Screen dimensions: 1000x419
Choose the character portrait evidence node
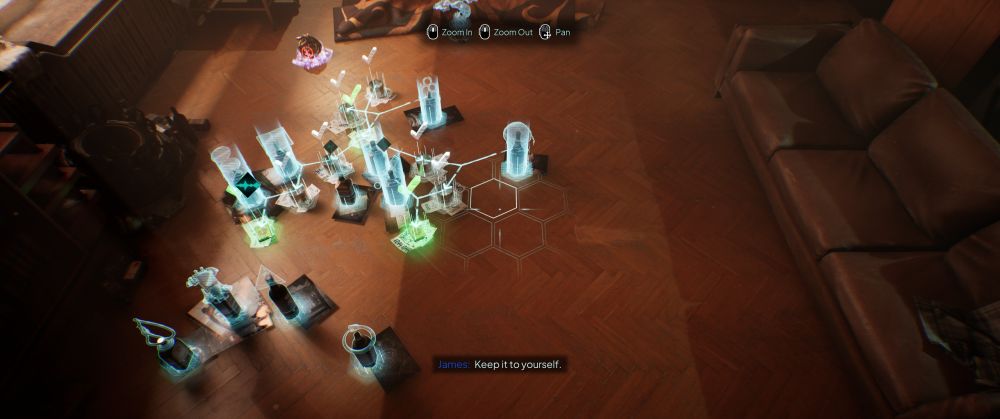click(x=309, y=50)
